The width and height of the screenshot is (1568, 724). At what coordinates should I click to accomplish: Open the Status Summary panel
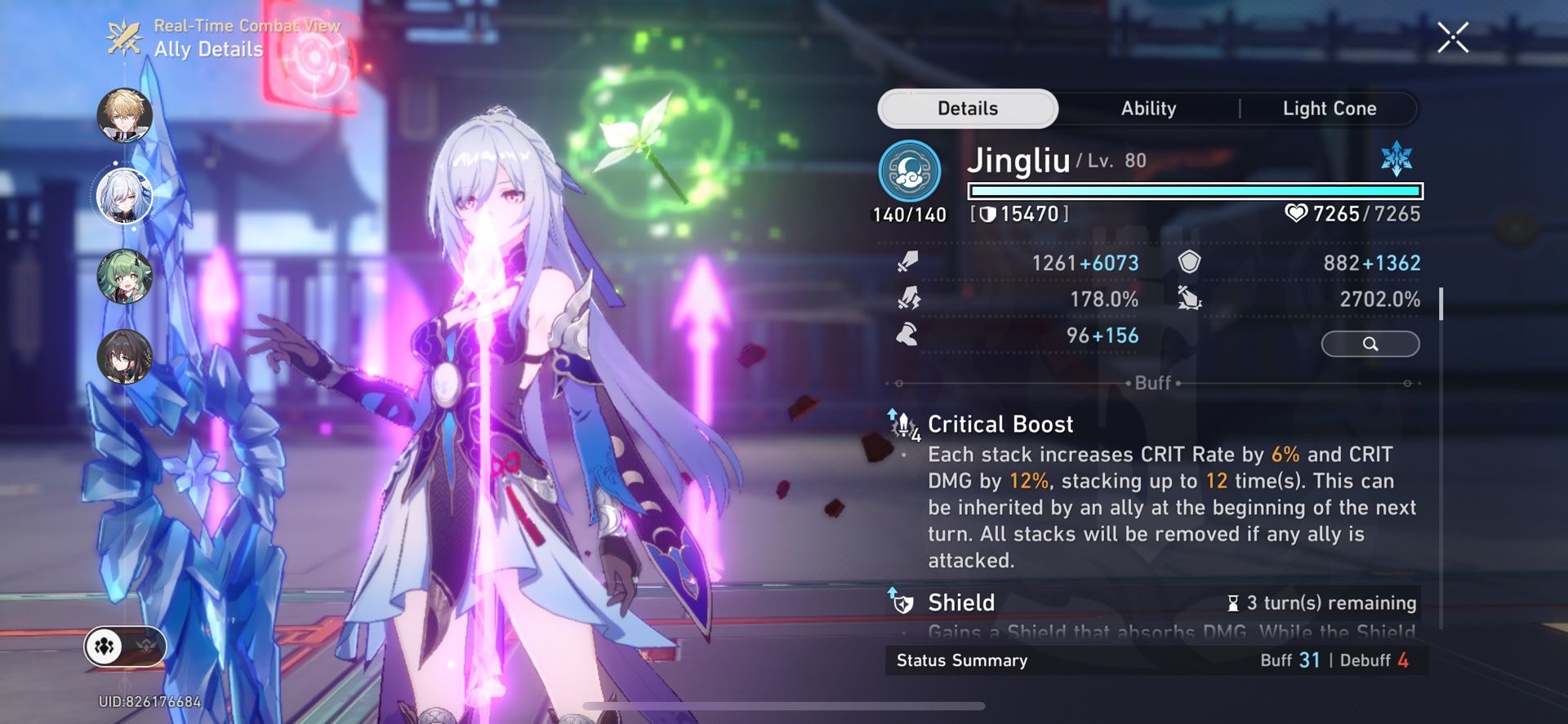click(x=962, y=661)
